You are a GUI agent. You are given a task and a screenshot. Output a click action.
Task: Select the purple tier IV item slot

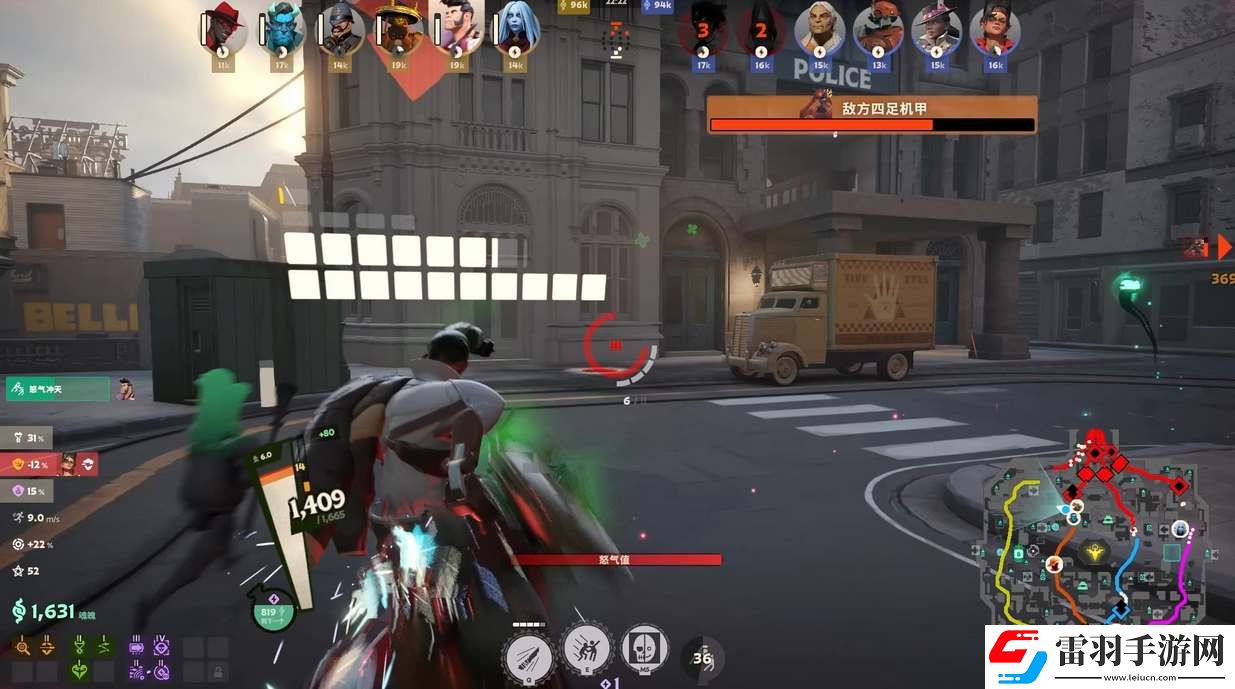point(160,648)
